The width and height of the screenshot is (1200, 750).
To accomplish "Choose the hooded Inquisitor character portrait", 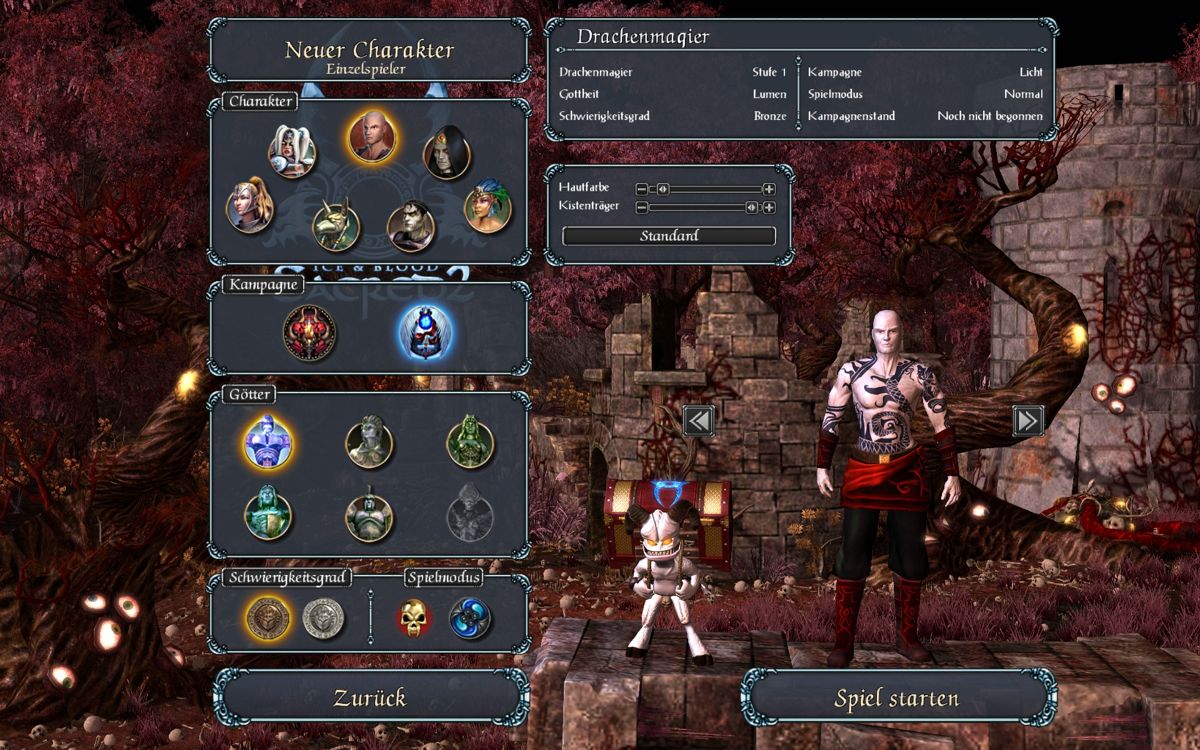I will click(x=446, y=154).
